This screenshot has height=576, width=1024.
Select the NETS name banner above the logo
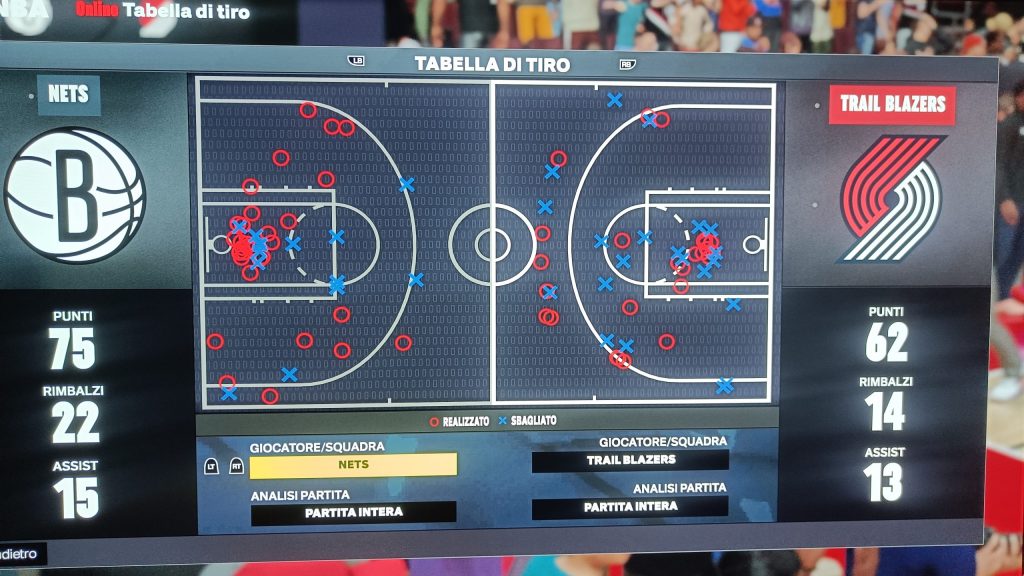(69, 95)
